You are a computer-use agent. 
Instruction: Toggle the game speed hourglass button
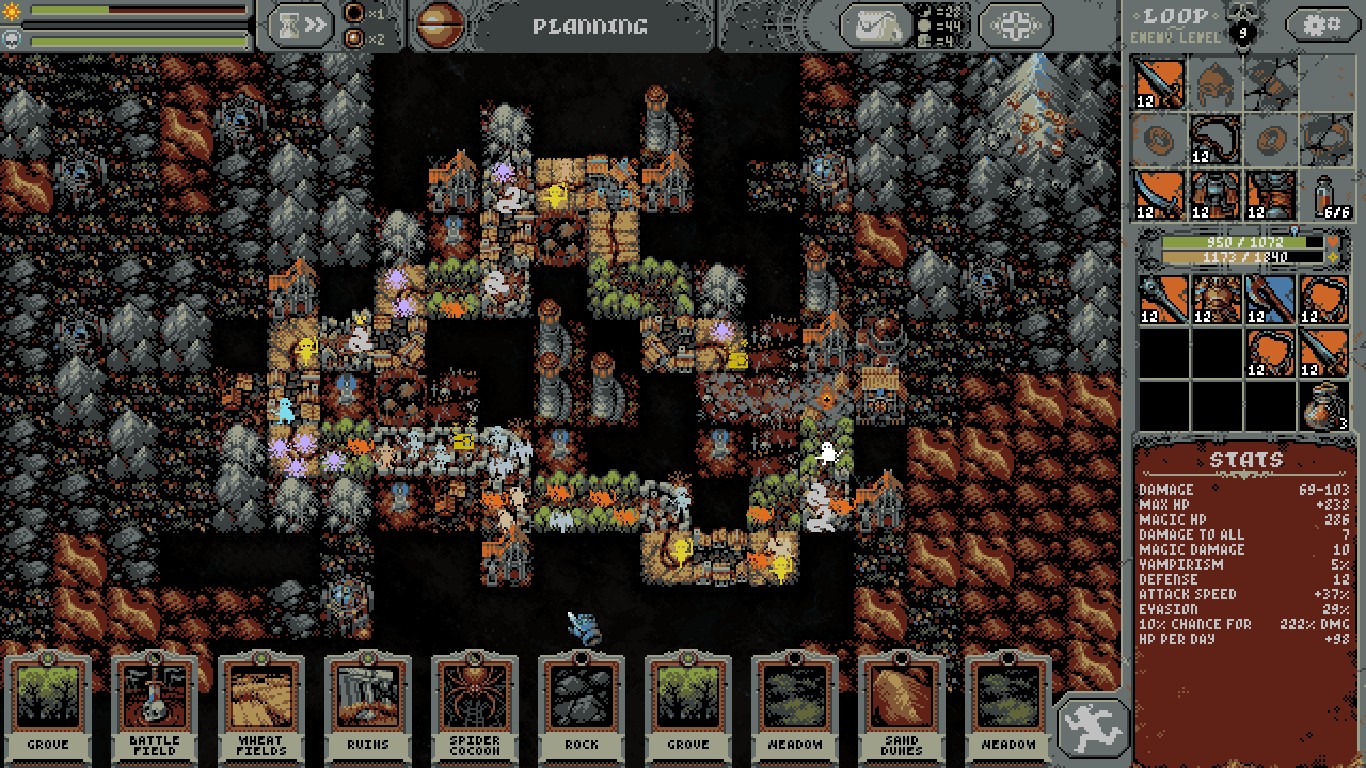click(x=303, y=26)
